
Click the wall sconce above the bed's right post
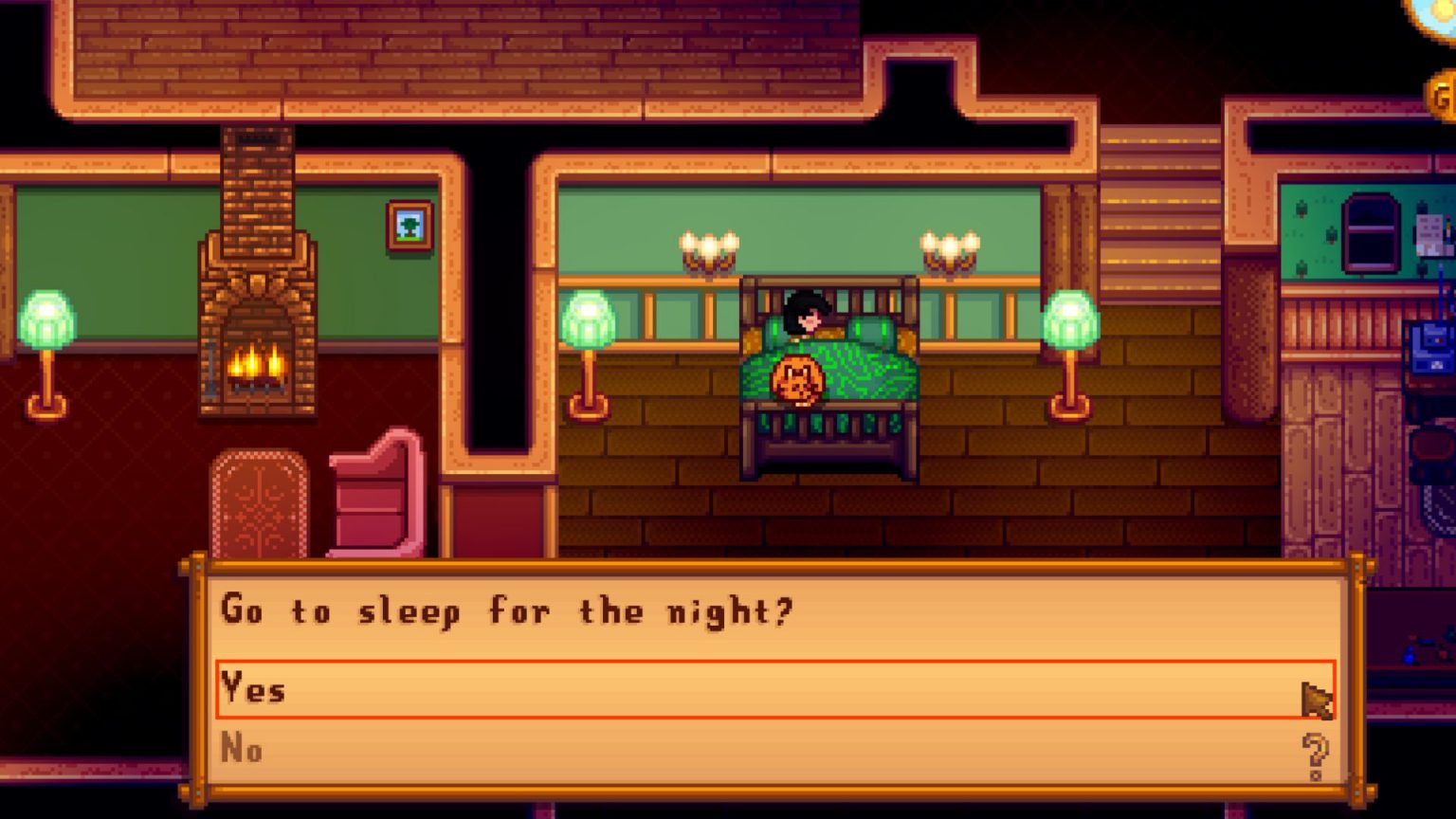coord(953,249)
